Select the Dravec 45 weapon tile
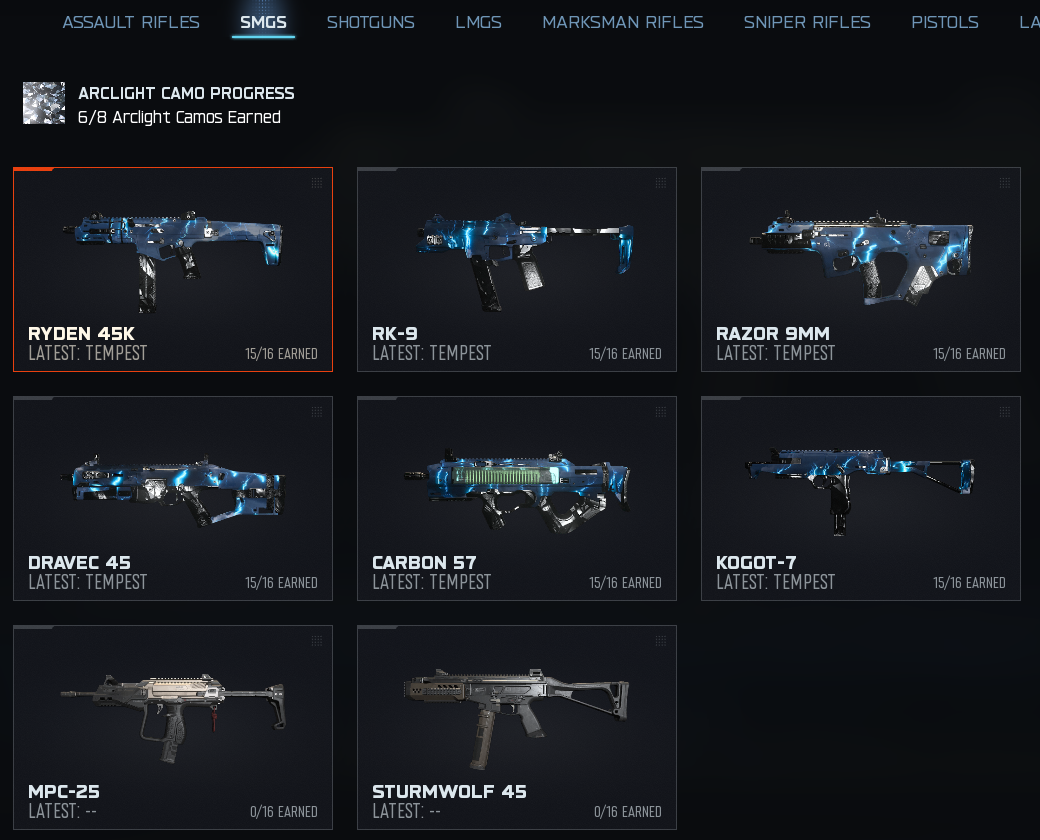This screenshot has width=1040, height=840. point(173,498)
